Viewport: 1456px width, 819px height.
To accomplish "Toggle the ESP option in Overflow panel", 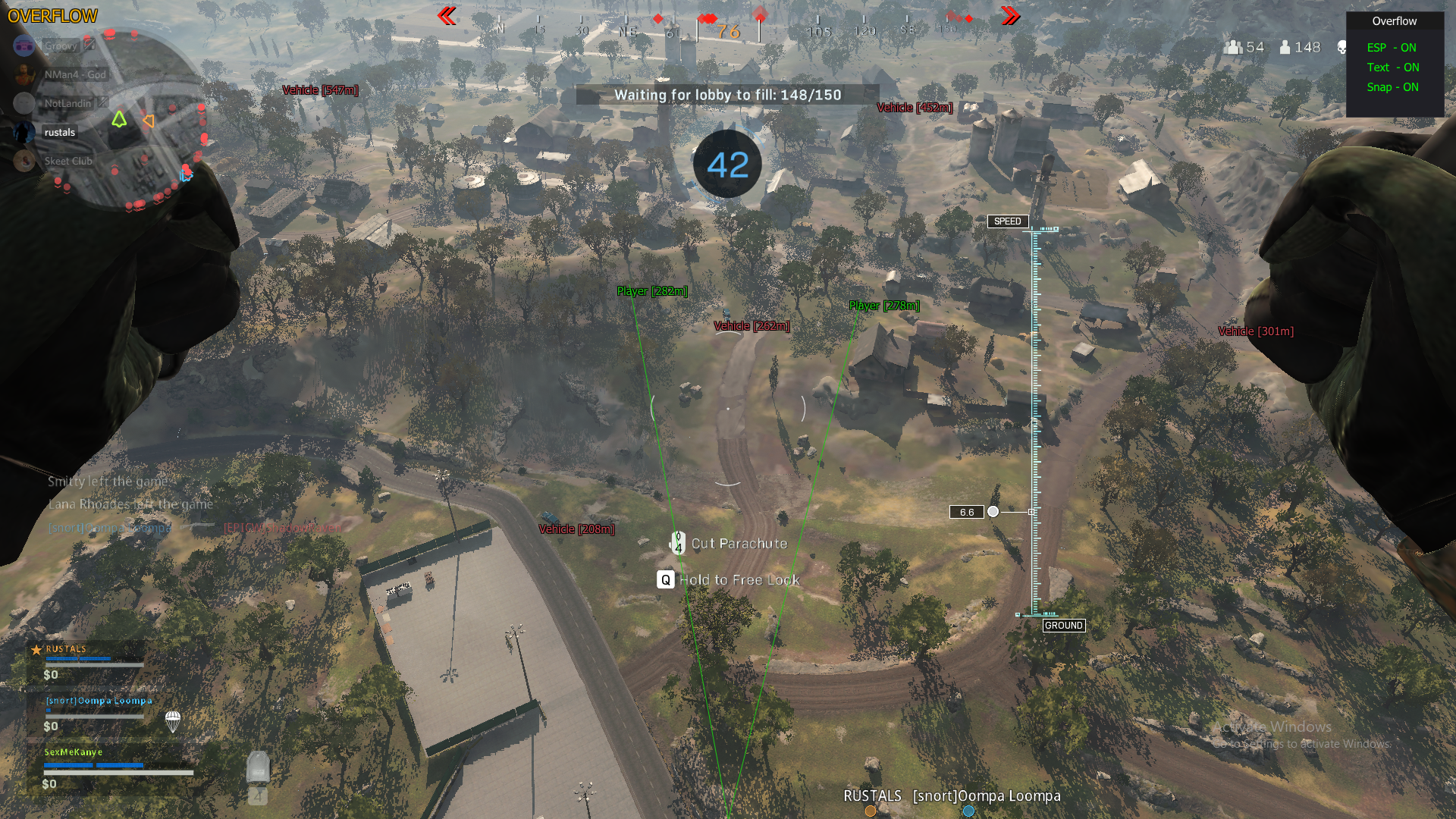I will pyautogui.click(x=1392, y=47).
